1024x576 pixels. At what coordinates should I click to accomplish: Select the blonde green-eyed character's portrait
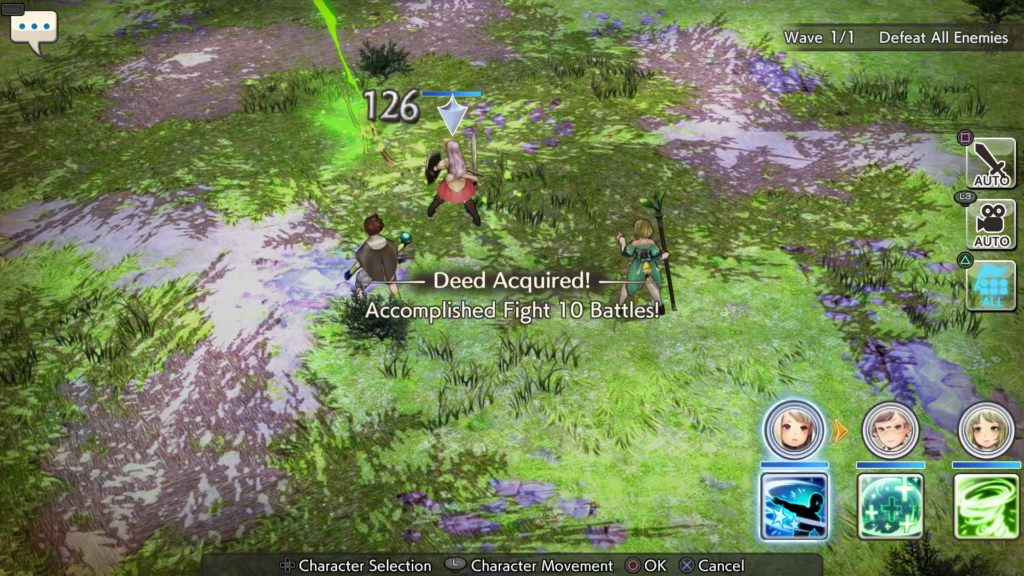[x=986, y=430]
